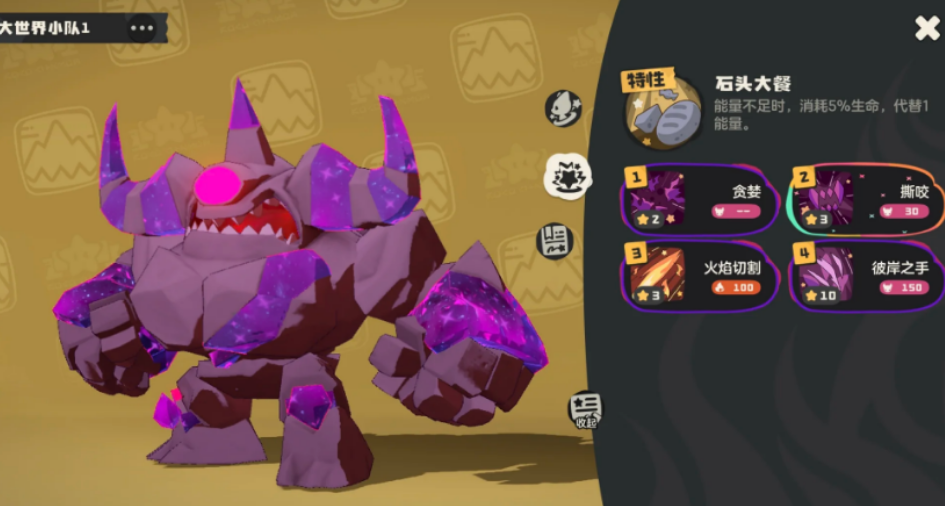The height and width of the screenshot is (506, 945).
Task: Switch to the skills burst tab
Action: (566, 176)
